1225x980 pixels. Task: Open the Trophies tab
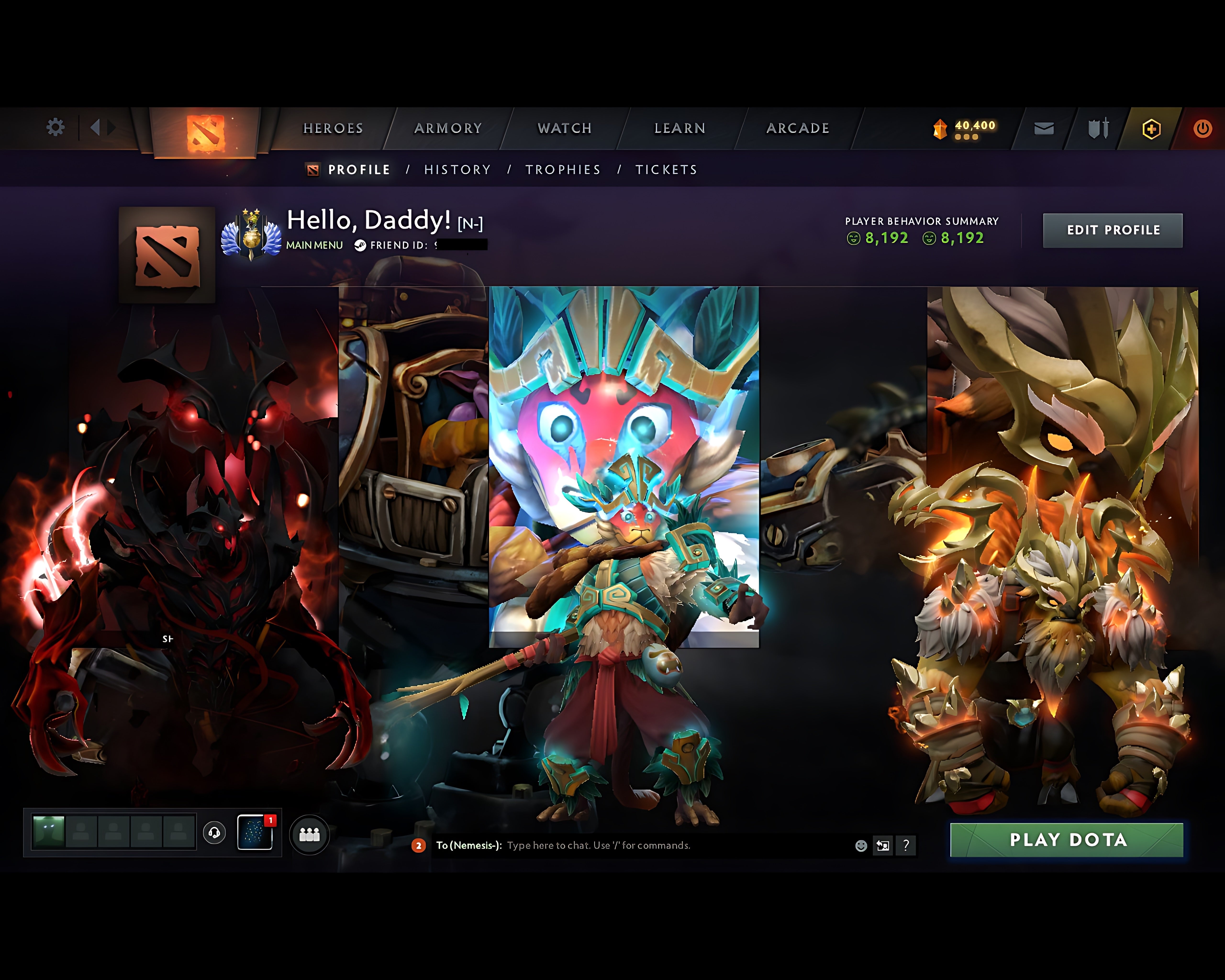[563, 169]
